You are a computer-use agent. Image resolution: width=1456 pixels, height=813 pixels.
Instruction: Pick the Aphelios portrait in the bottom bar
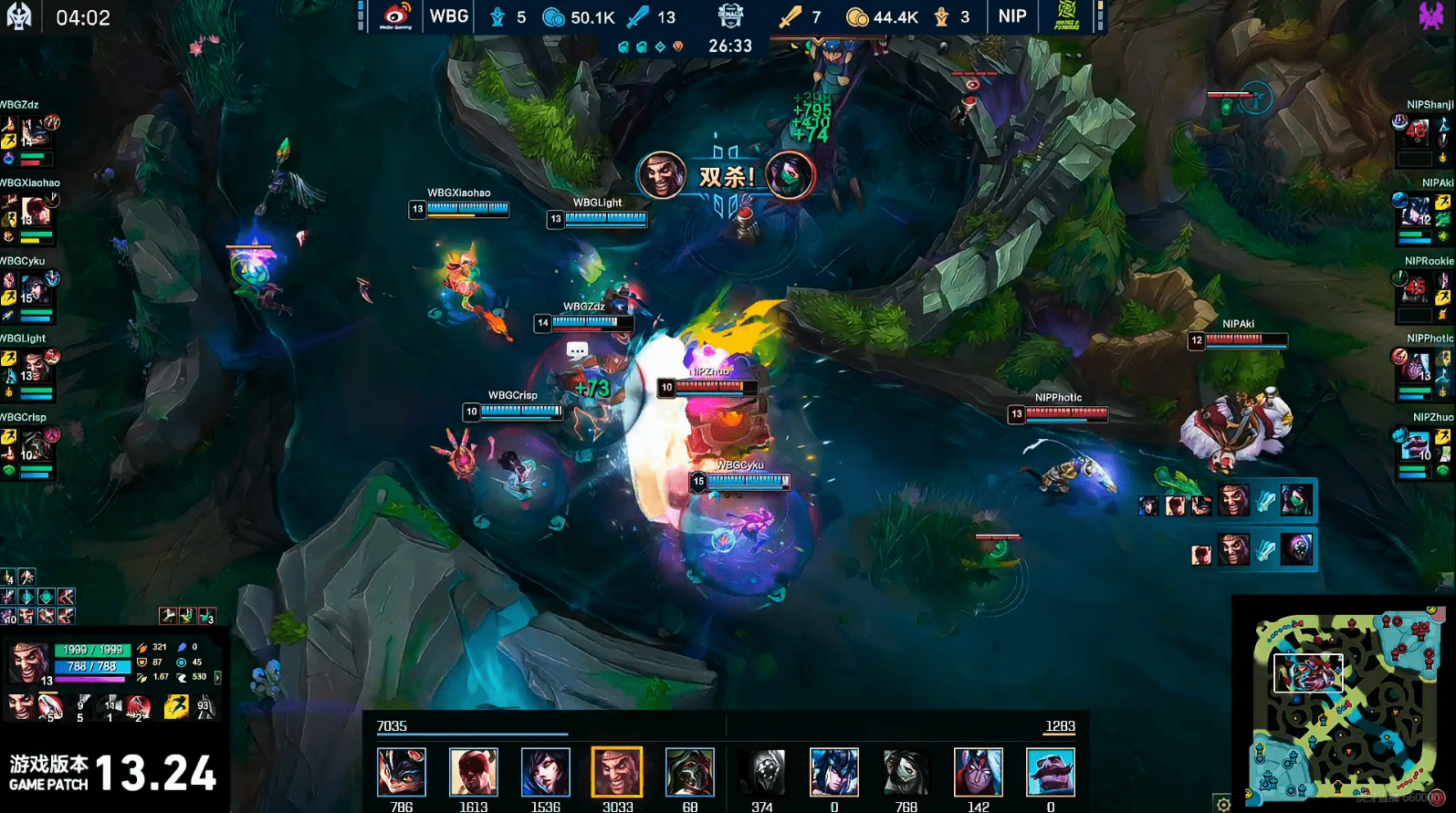click(833, 772)
